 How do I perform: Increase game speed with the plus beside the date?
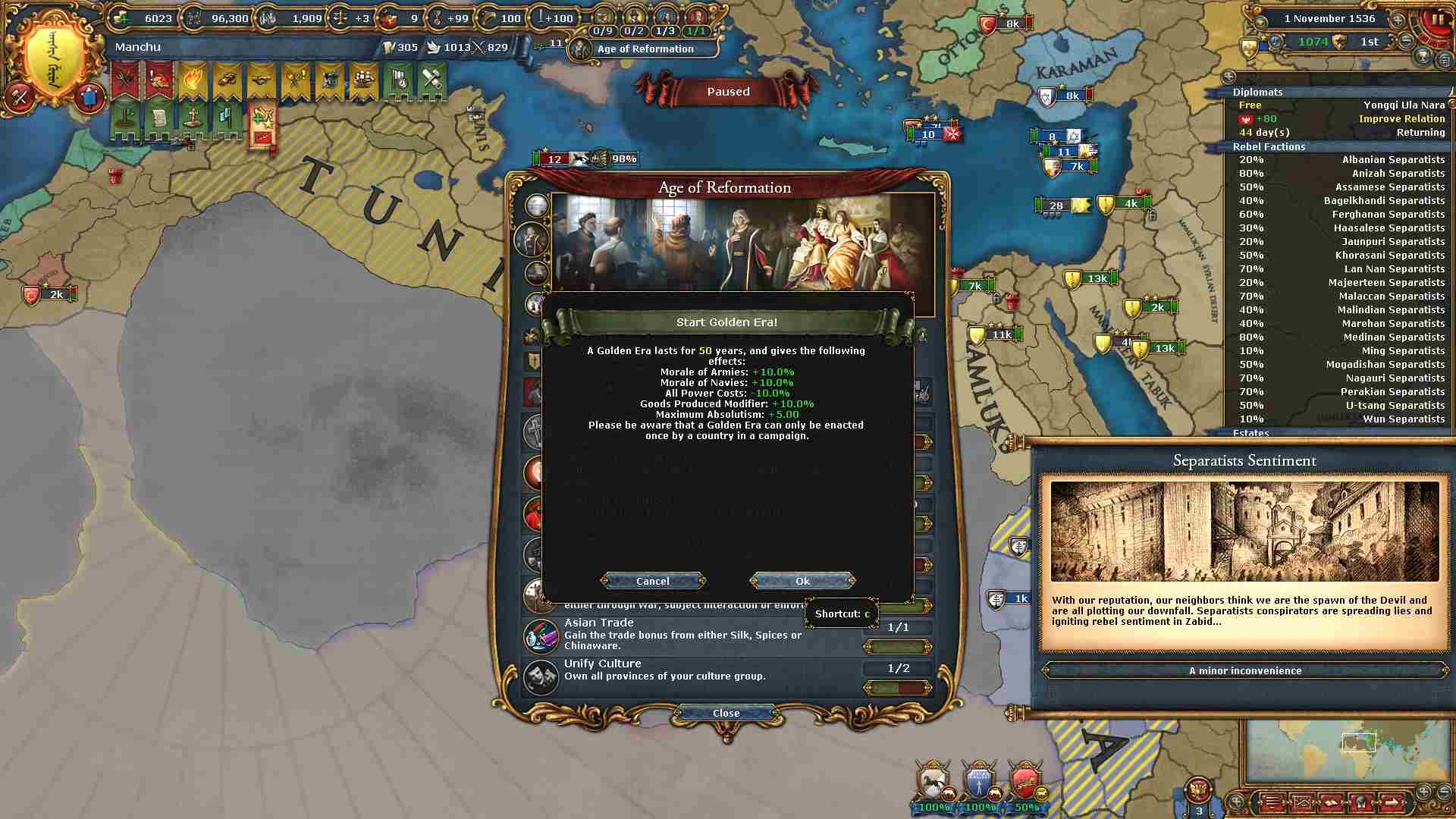pos(1397,19)
